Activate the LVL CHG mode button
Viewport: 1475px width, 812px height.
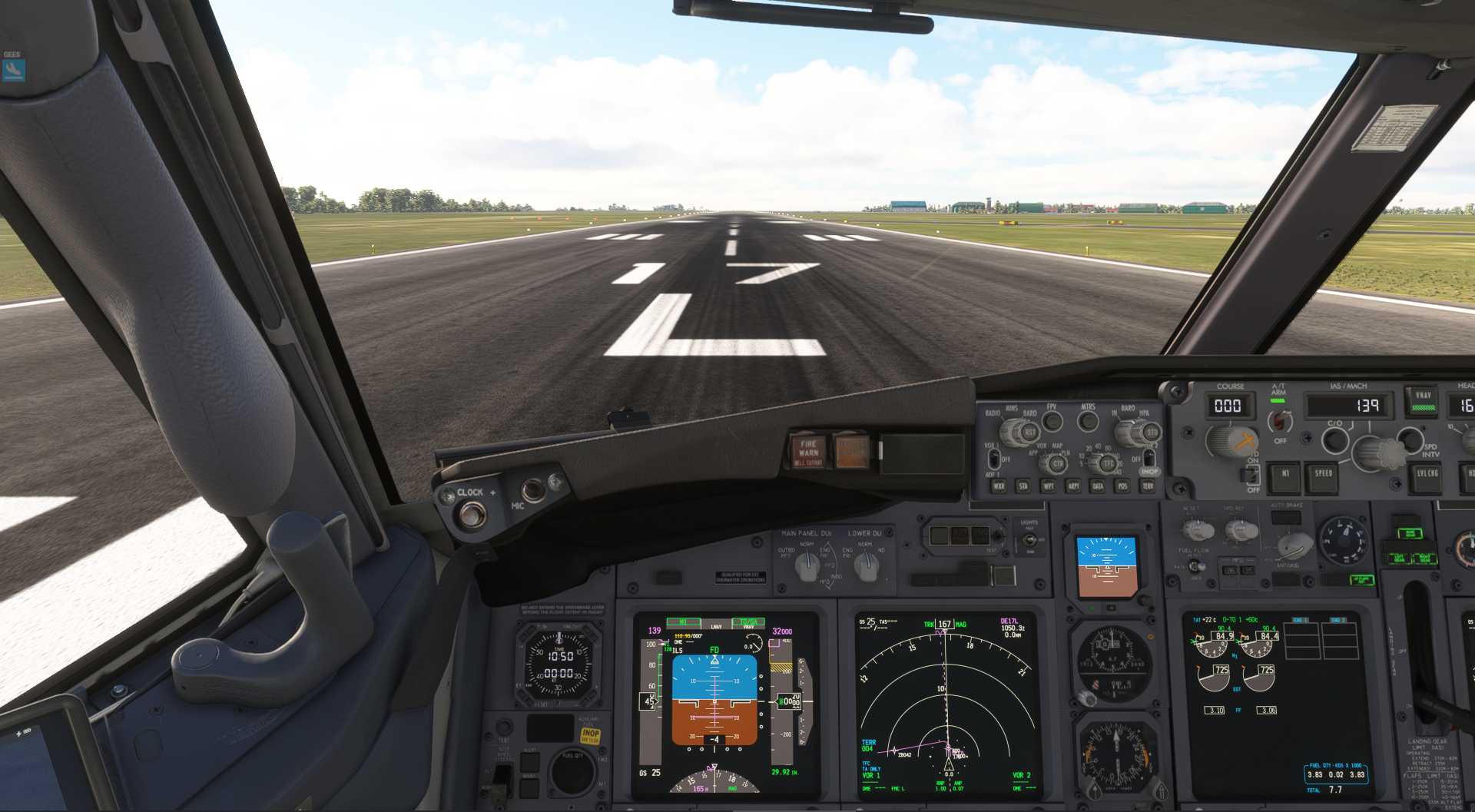point(1427,475)
